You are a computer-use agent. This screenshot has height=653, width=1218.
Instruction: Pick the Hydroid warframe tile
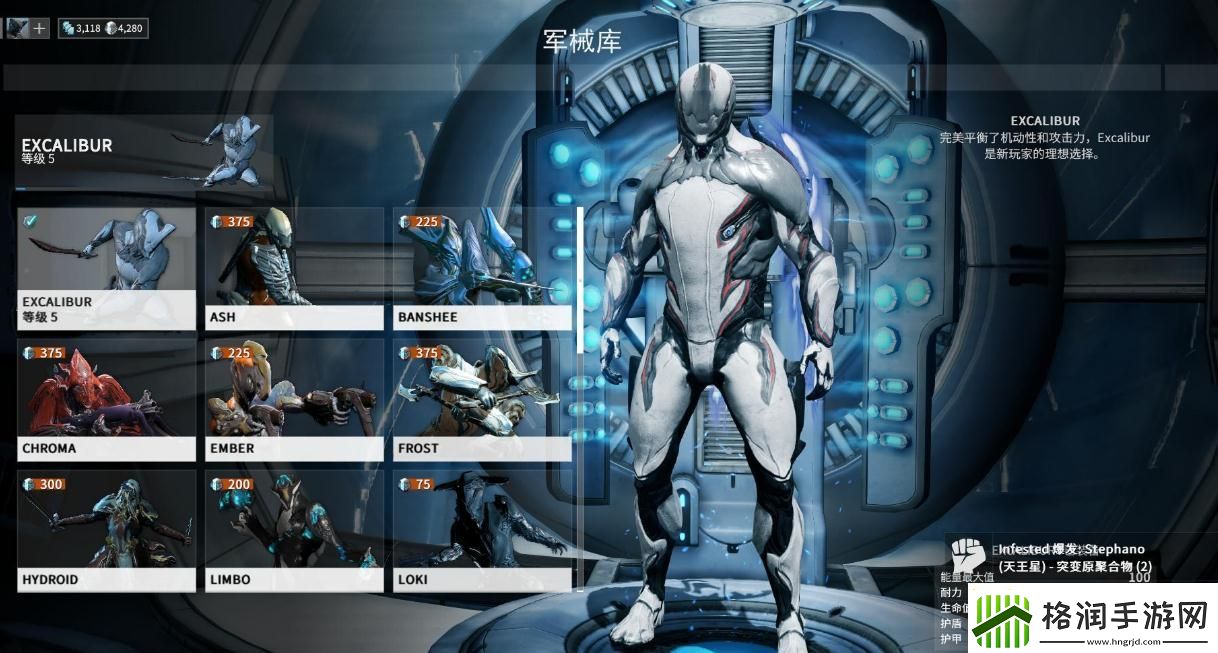106,531
